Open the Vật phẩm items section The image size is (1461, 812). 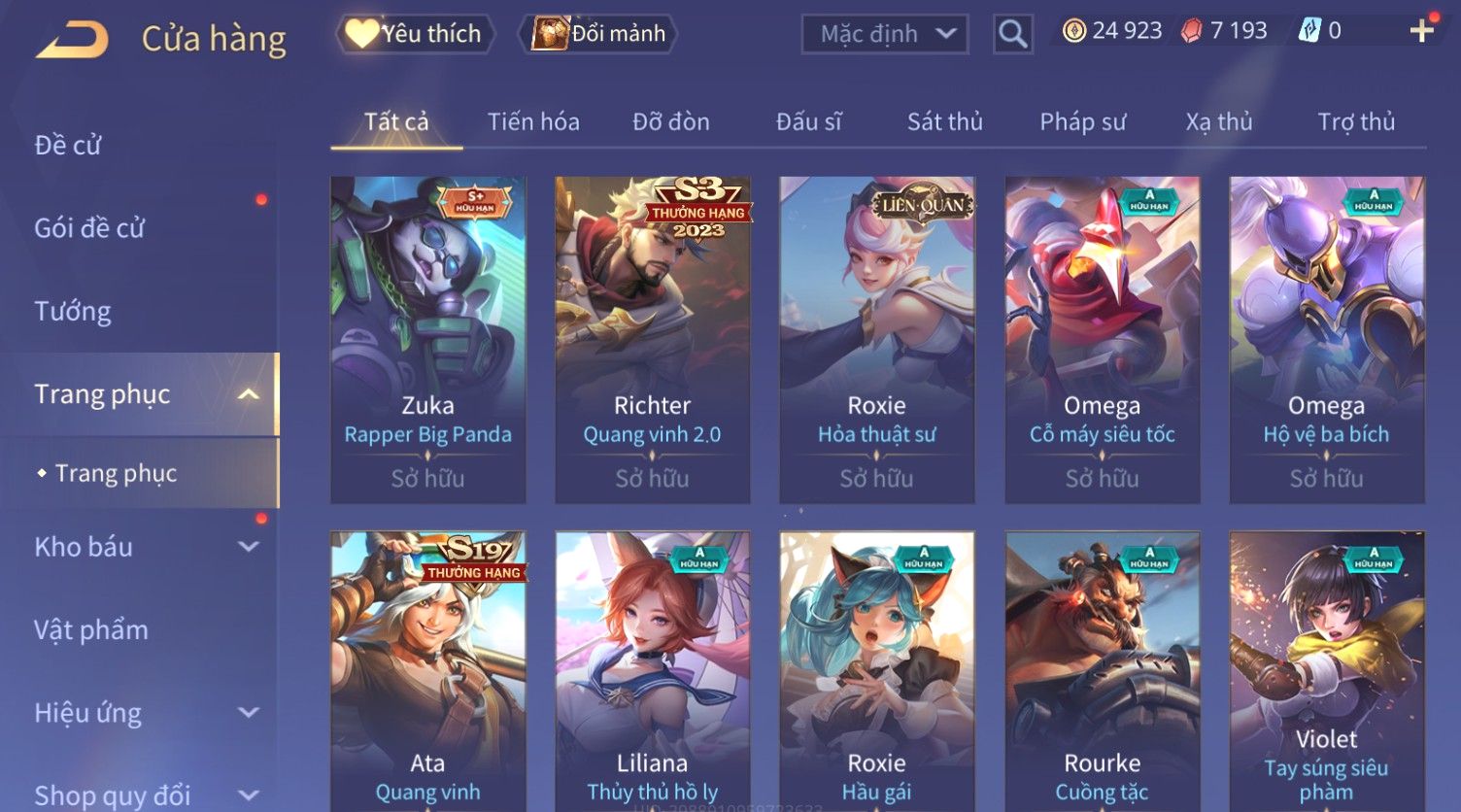(x=91, y=630)
